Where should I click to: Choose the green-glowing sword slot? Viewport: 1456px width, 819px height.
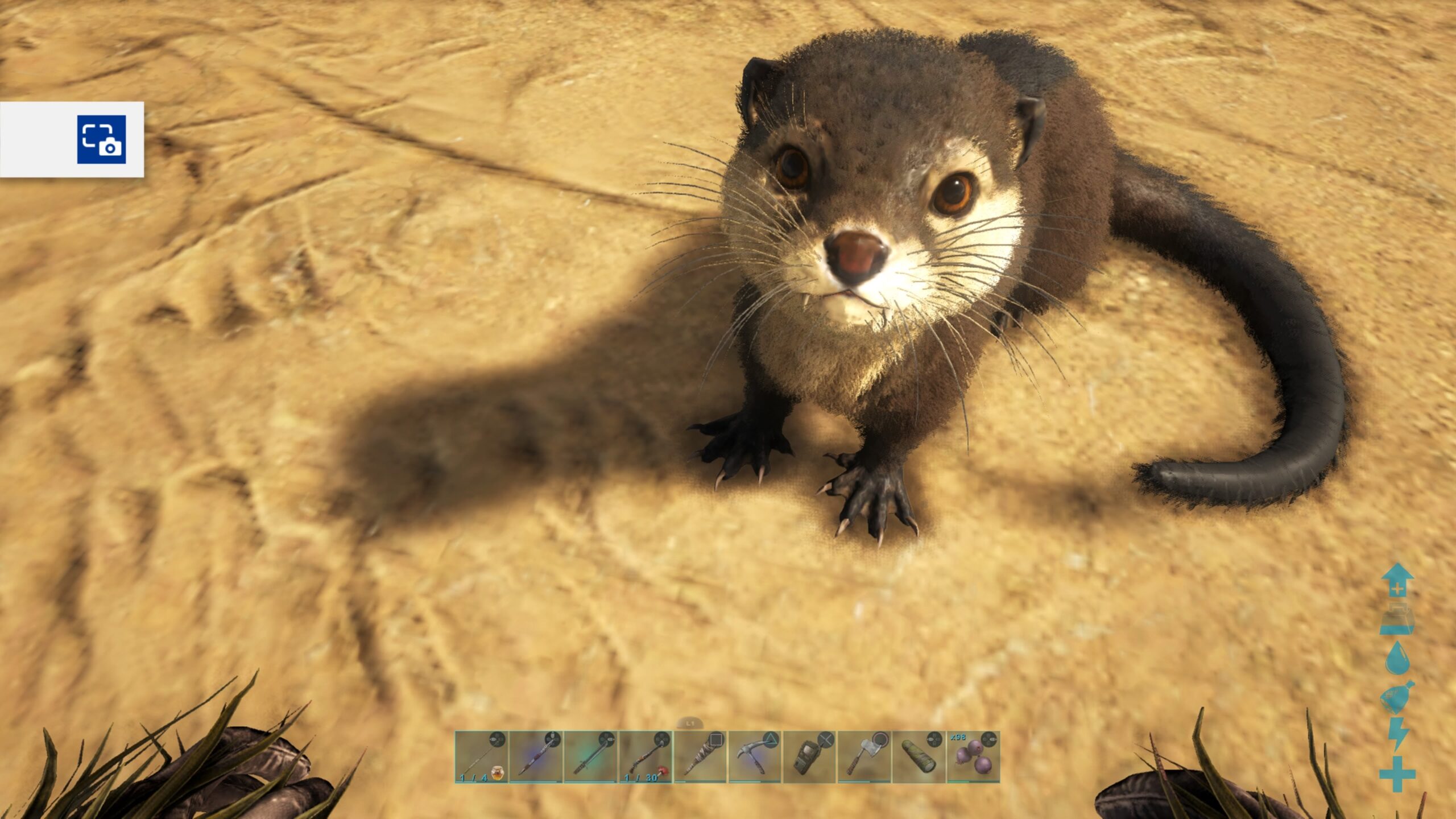[590, 757]
